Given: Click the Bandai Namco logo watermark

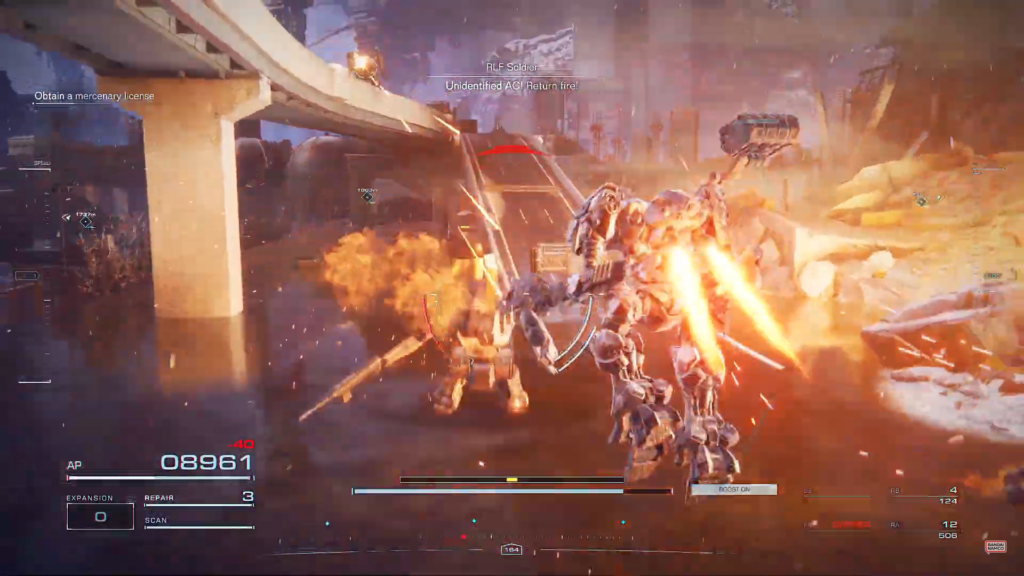Looking at the screenshot, I should click(x=995, y=546).
